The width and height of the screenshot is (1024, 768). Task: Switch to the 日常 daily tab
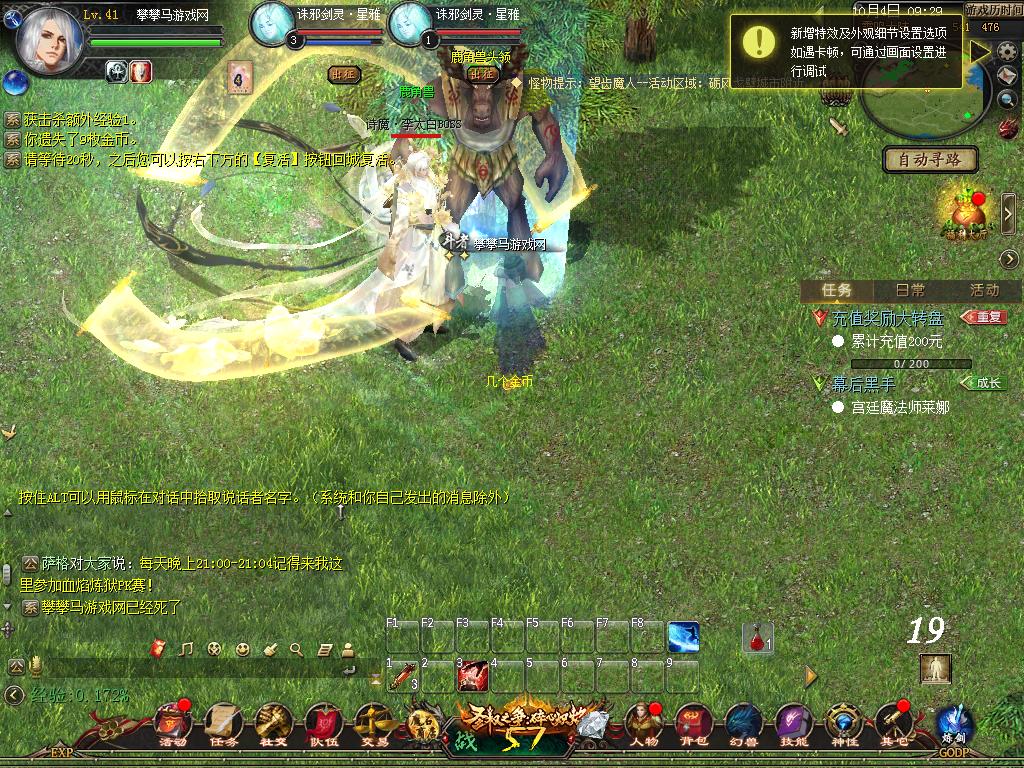(x=910, y=290)
